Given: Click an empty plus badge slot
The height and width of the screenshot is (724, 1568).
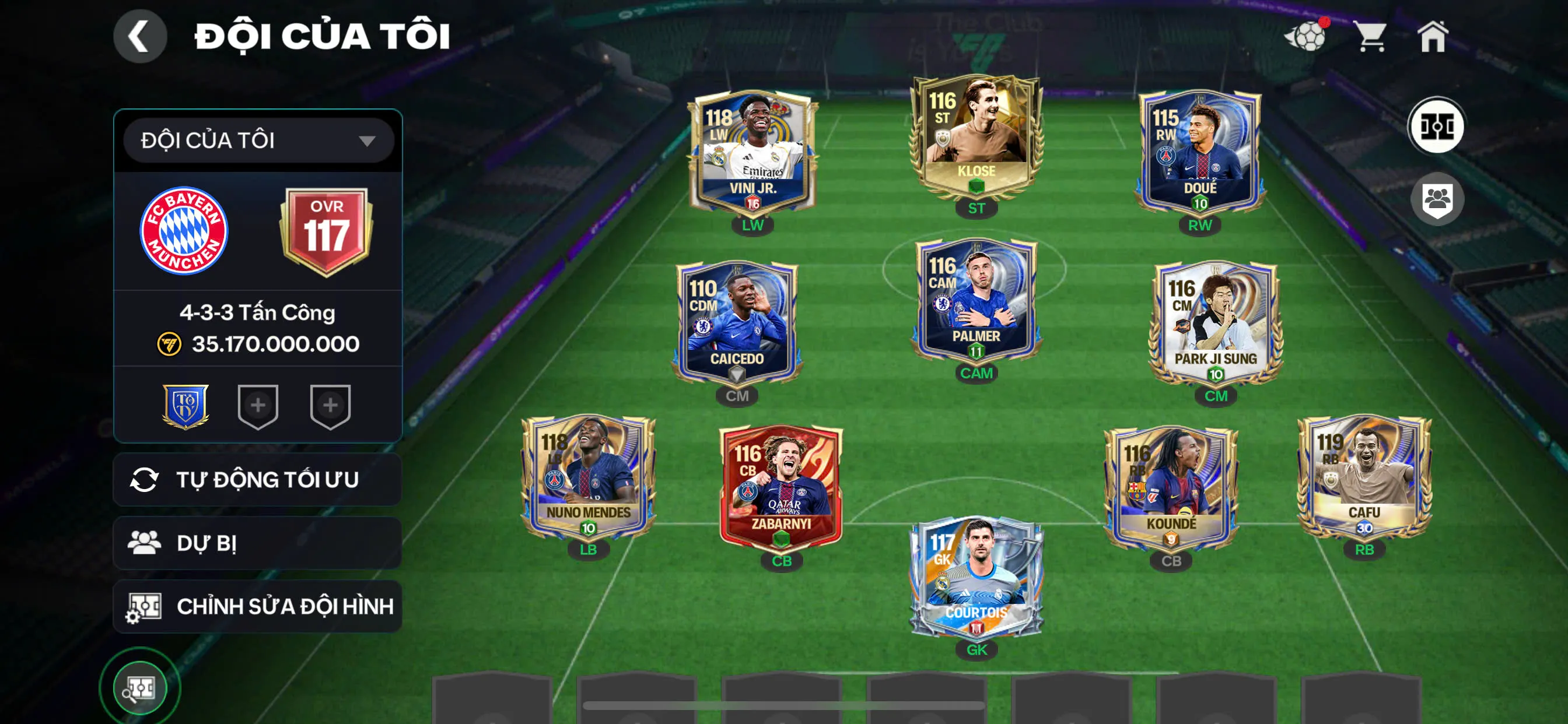Looking at the screenshot, I should 258,406.
